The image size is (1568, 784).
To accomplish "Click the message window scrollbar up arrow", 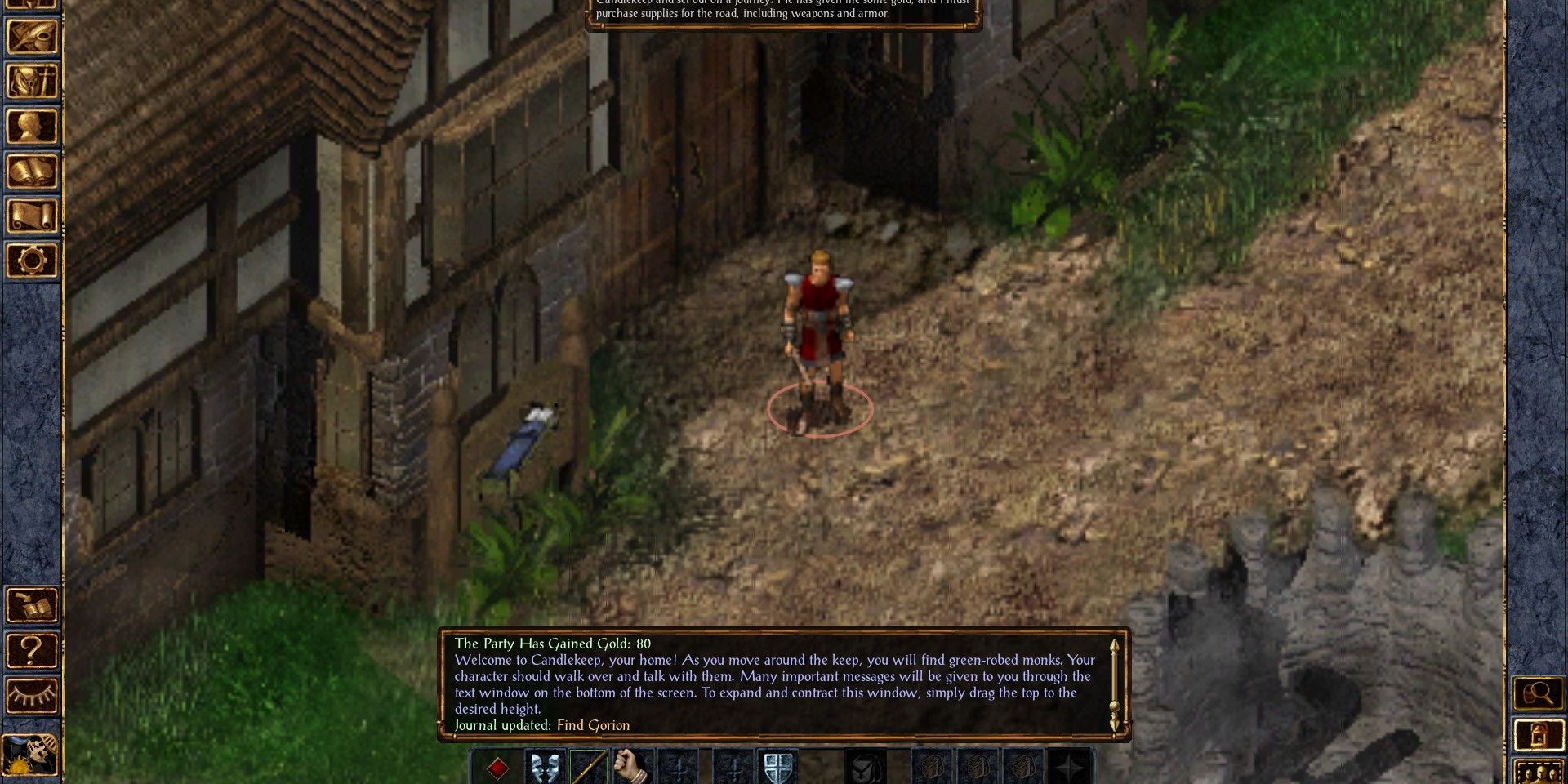I will tap(1115, 645).
